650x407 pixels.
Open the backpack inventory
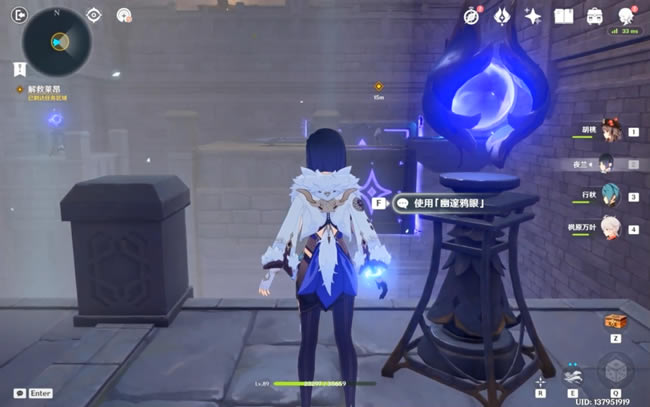pos(594,15)
